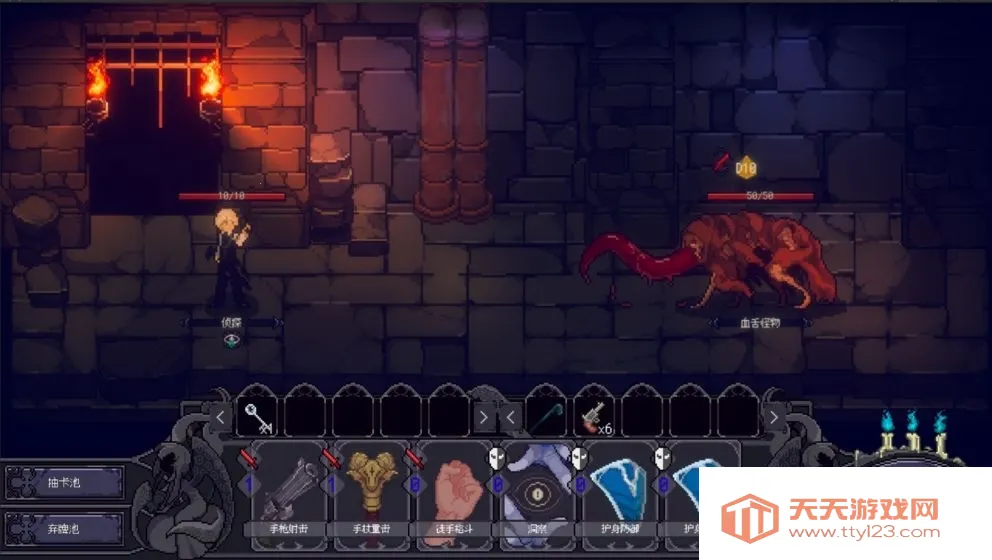This screenshot has height=560, width=992.
Task: Open the 抽卡池 draw pile
Action: 66,483
